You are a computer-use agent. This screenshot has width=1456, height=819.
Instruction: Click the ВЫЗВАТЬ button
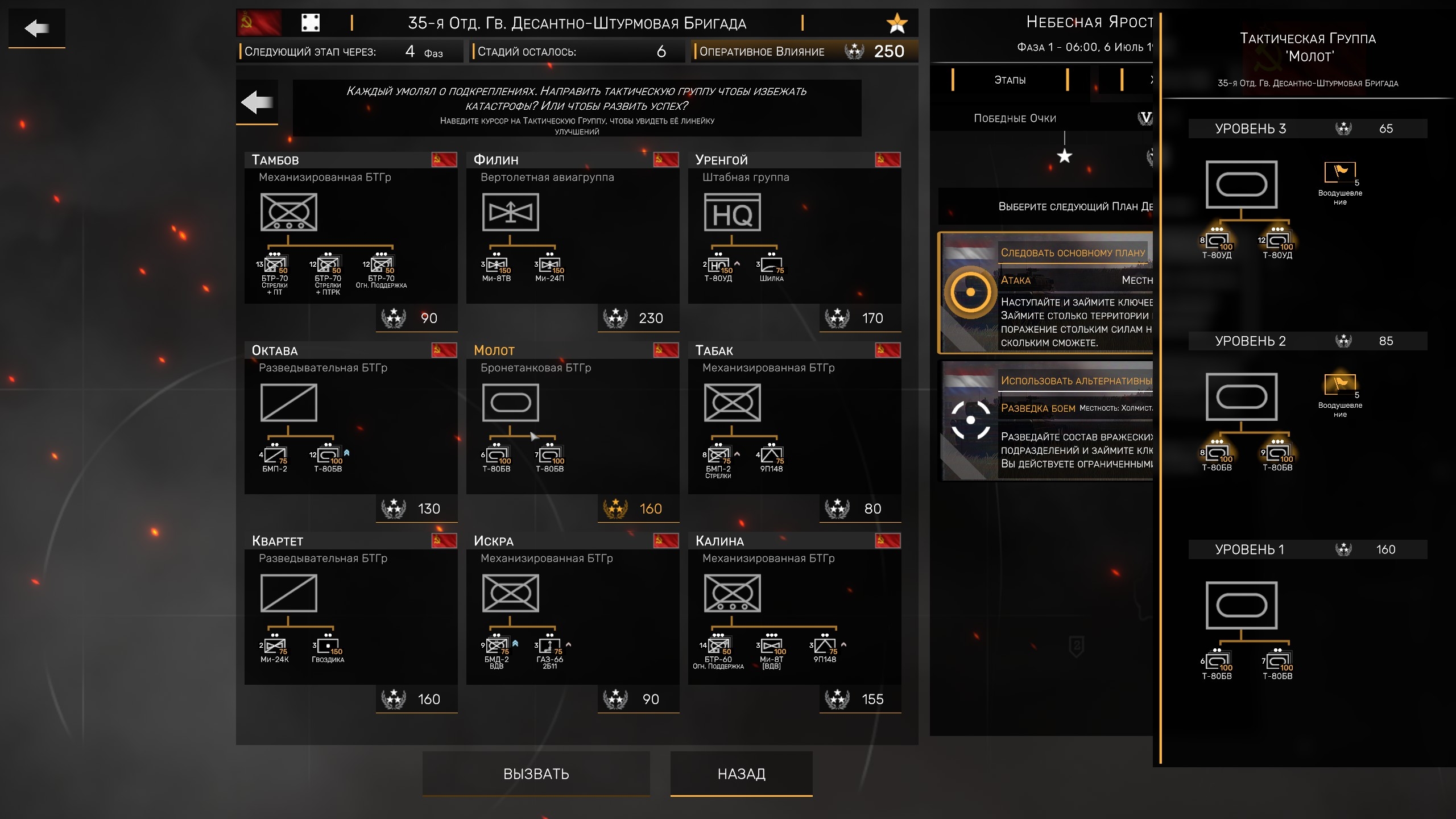(536, 773)
